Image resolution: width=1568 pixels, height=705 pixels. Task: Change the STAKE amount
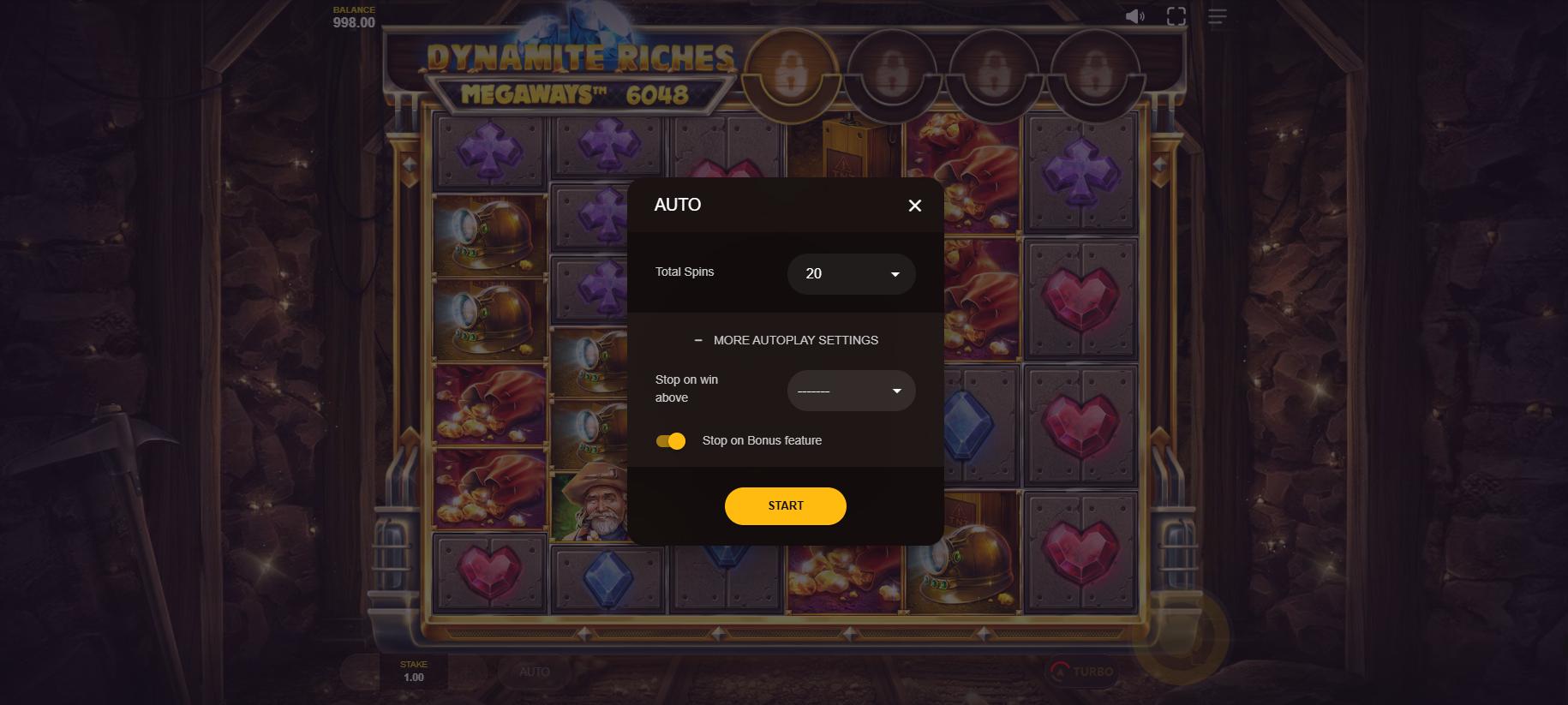413,672
